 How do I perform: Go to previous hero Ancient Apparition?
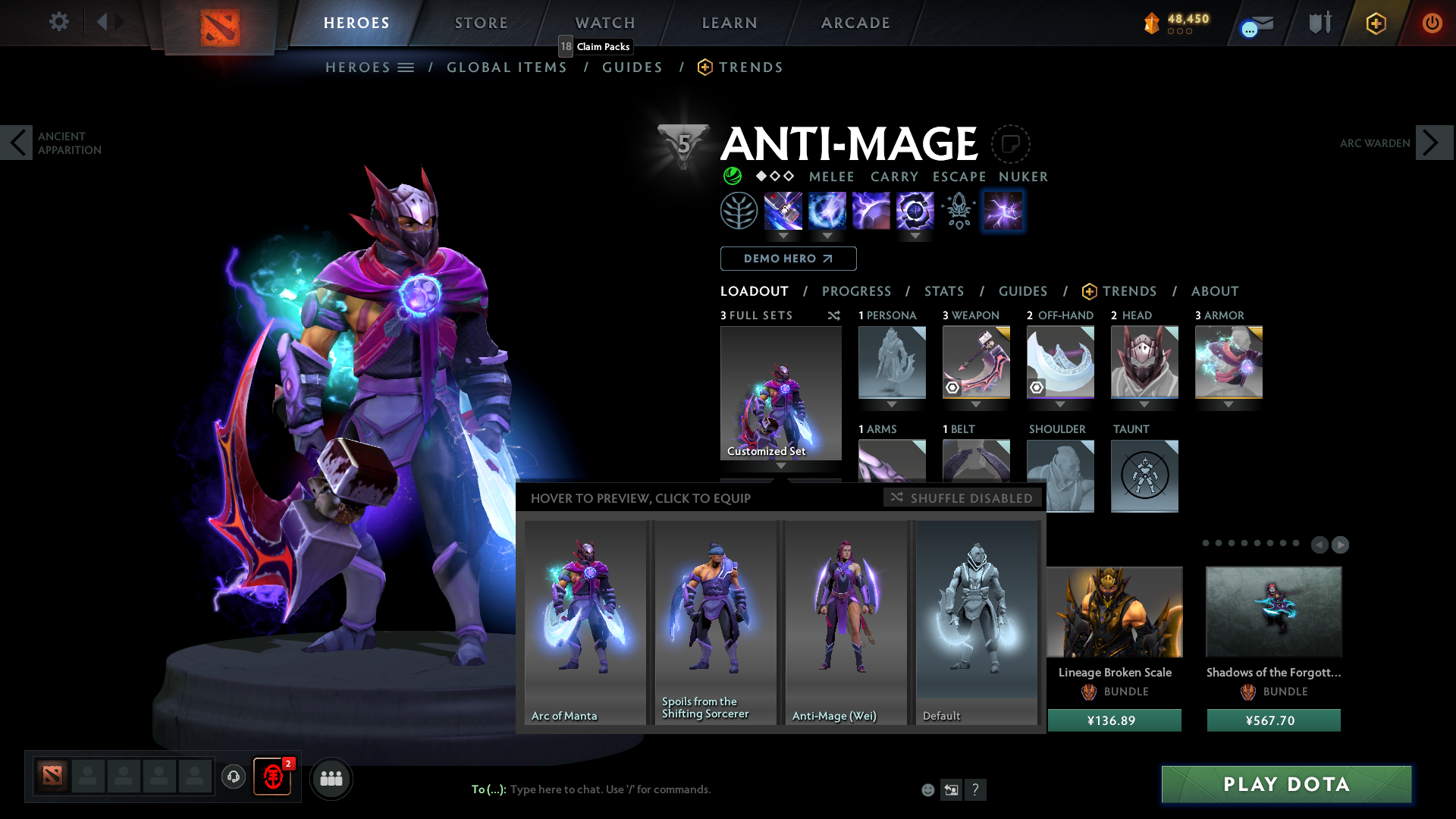(17, 143)
